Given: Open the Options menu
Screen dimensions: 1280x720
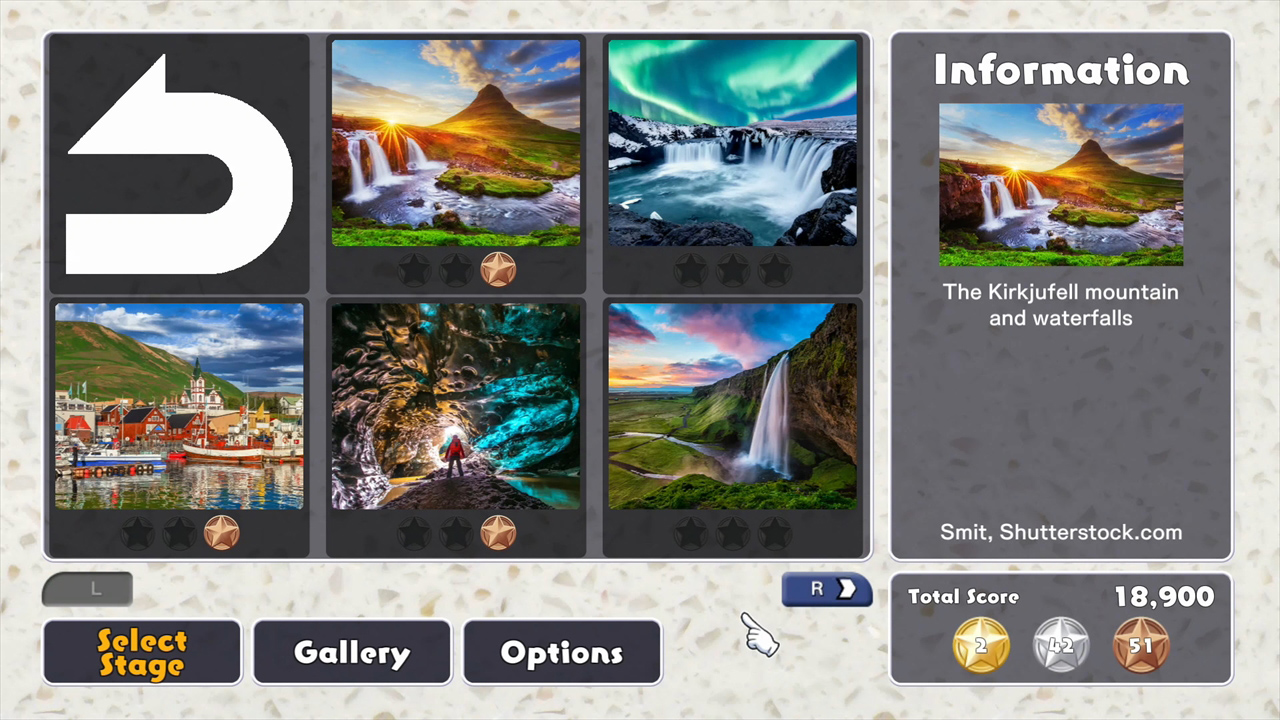Looking at the screenshot, I should click(562, 652).
